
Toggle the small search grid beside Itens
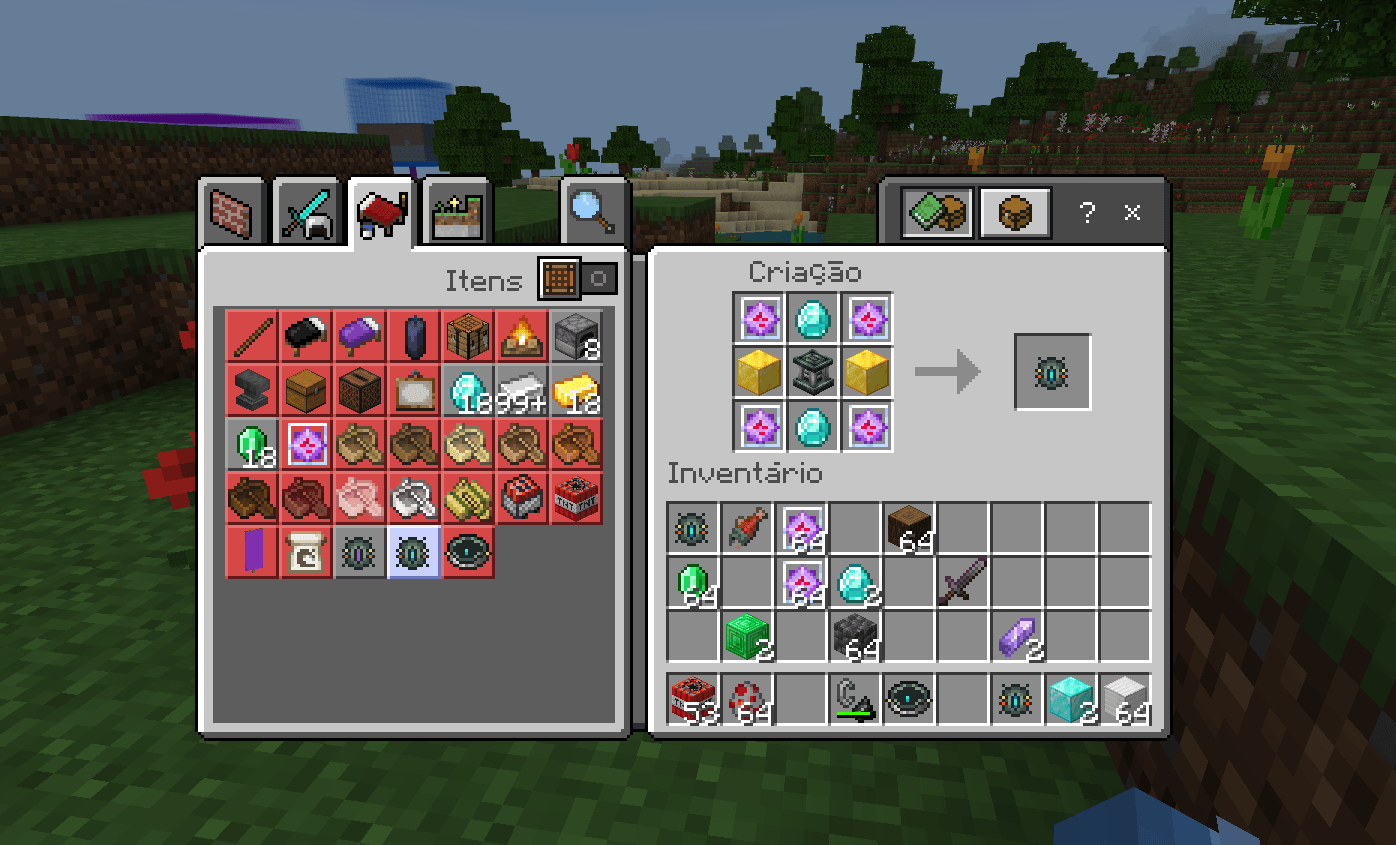[557, 278]
